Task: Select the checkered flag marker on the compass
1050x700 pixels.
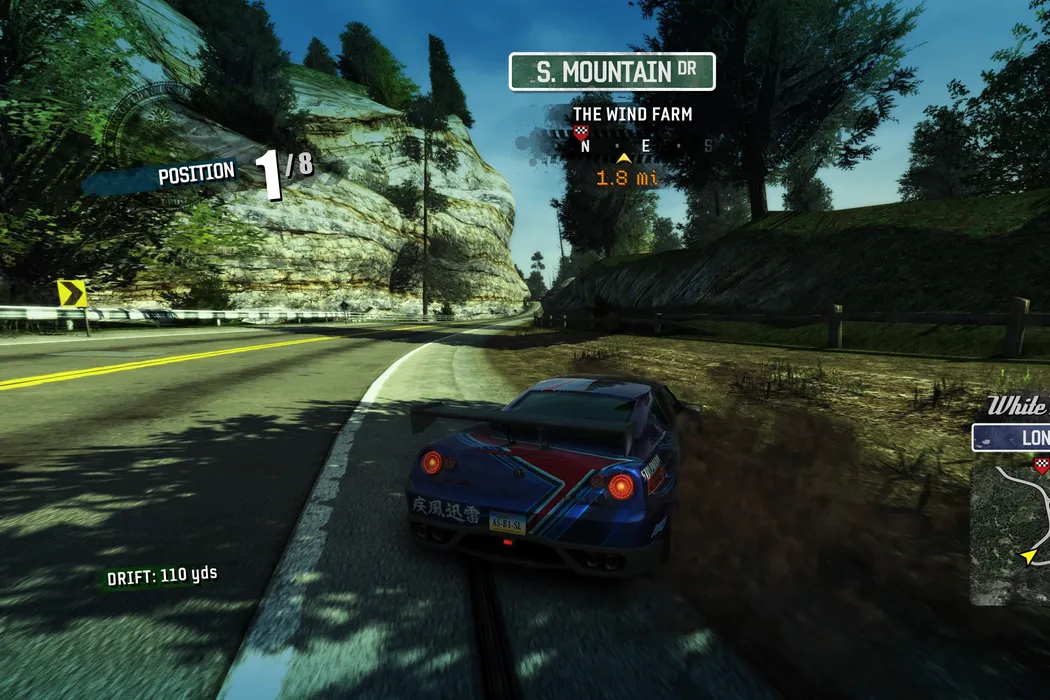Action: click(582, 132)
